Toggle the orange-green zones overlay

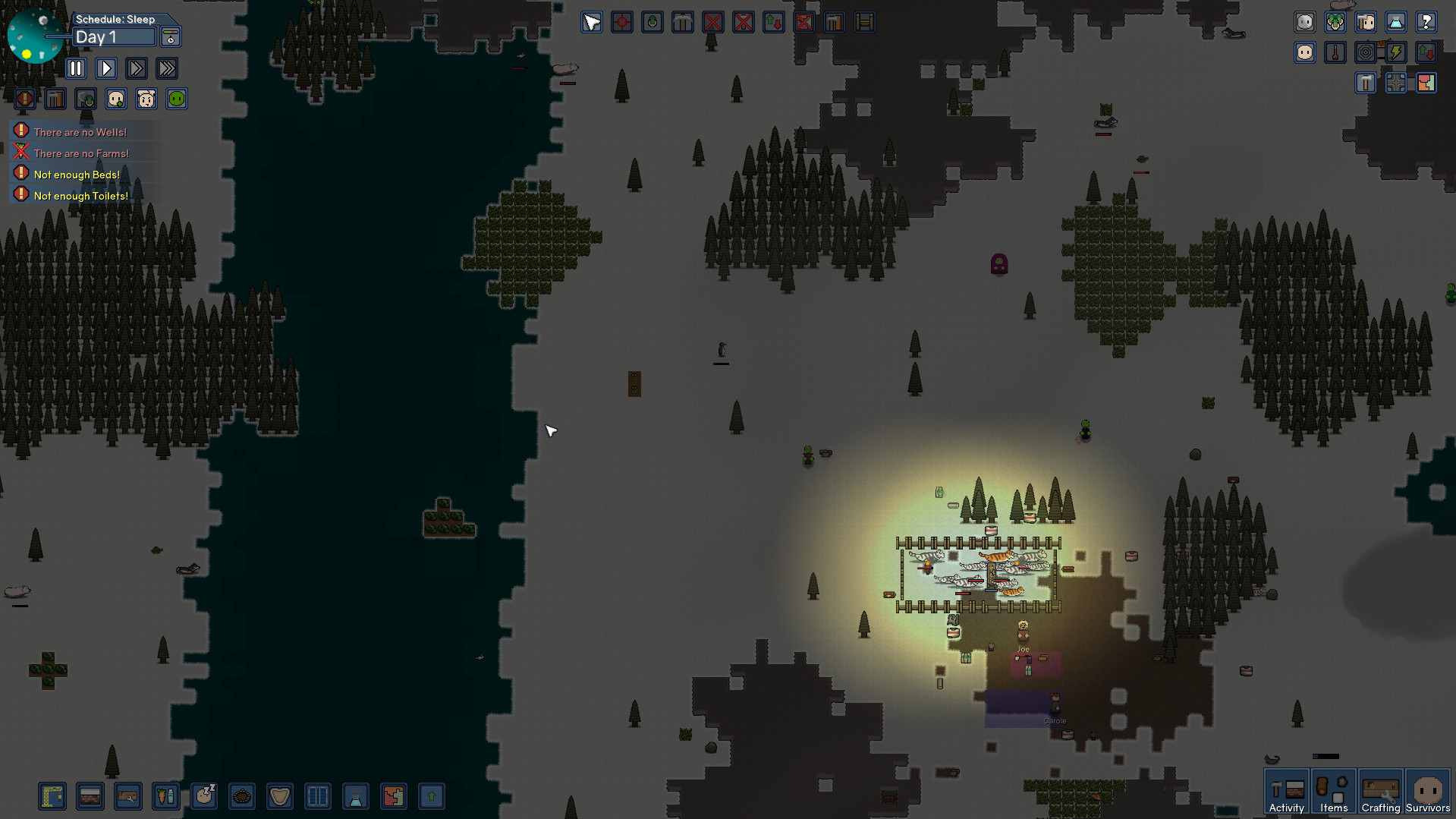pos(1427,83)
